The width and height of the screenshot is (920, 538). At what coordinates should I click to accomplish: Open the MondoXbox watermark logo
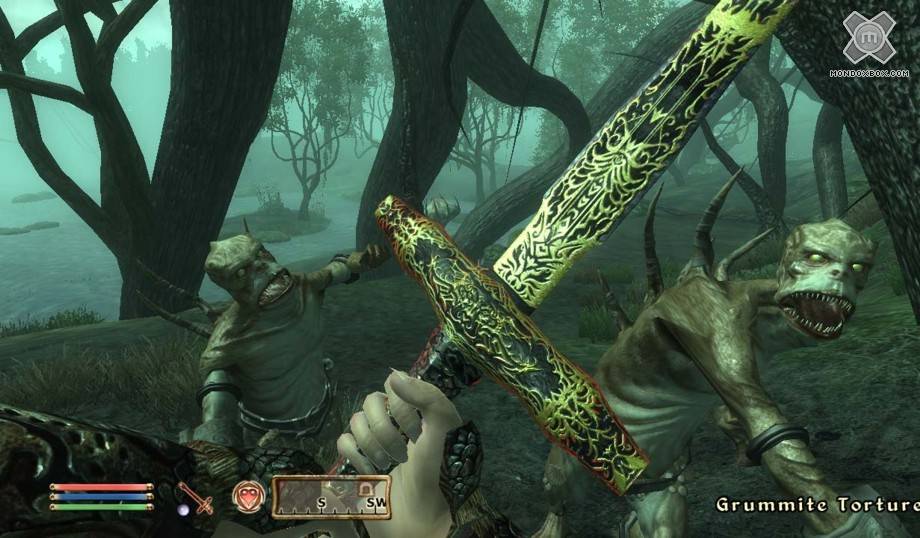(x=868, y=39)
